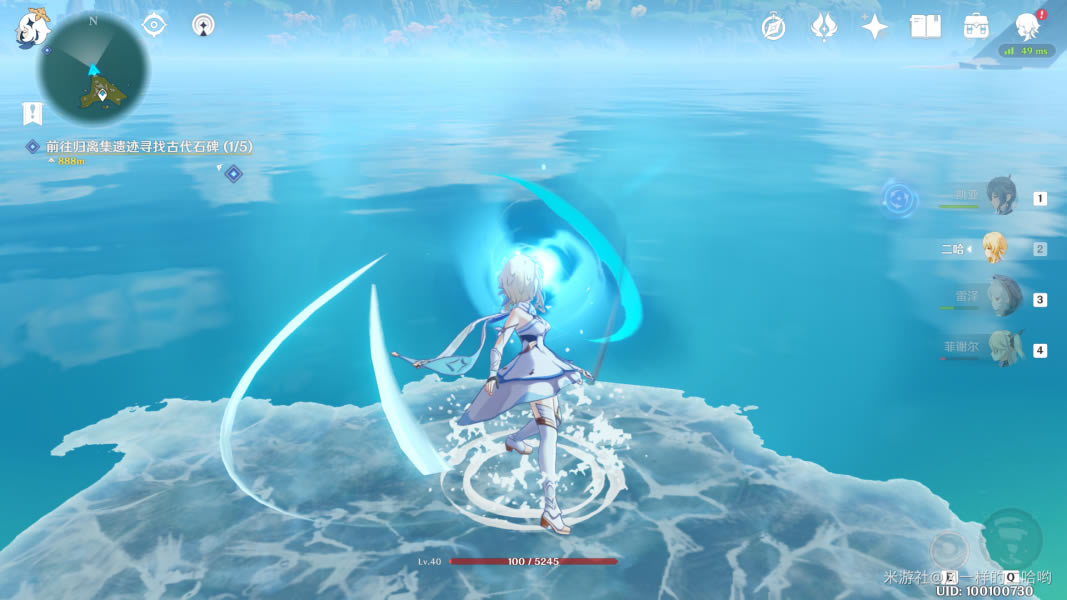This screenshot has height=600, width=1067.
Task: Open the co-op multiplayer icon
Action: [203, 25]
